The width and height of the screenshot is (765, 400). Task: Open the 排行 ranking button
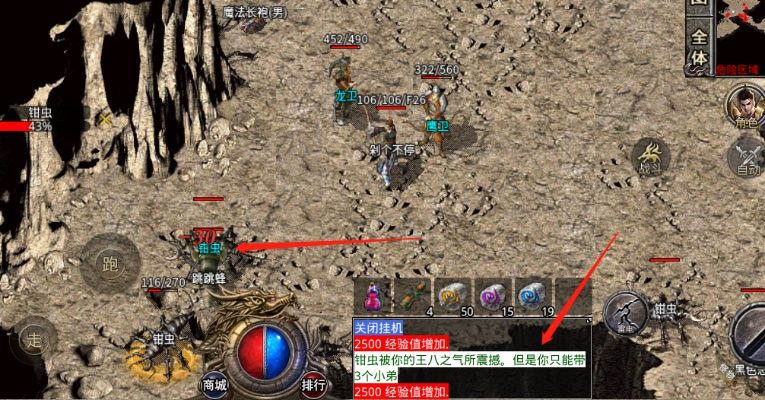(313, 384)
